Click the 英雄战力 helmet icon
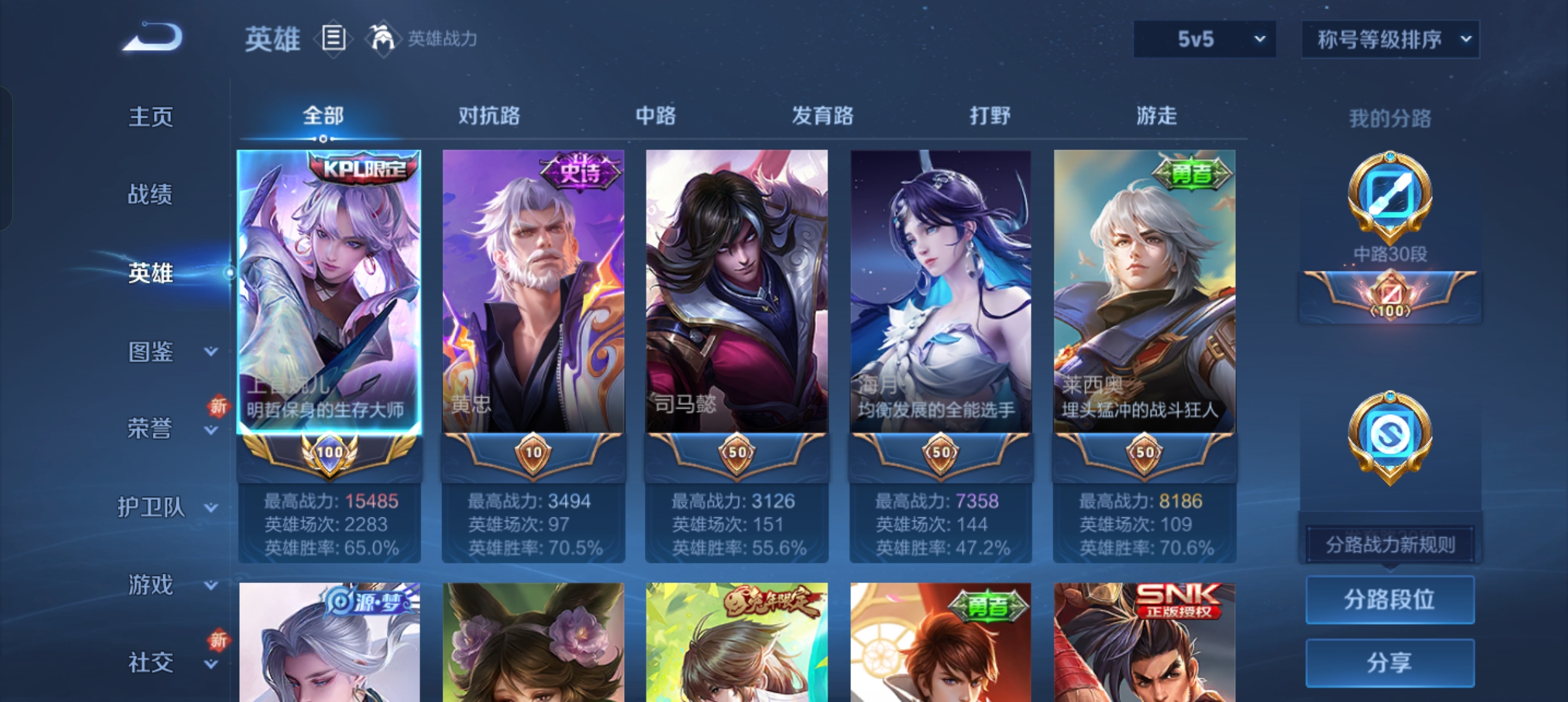This screenshot has height=702, width=1568. click(x=384, y=37)
